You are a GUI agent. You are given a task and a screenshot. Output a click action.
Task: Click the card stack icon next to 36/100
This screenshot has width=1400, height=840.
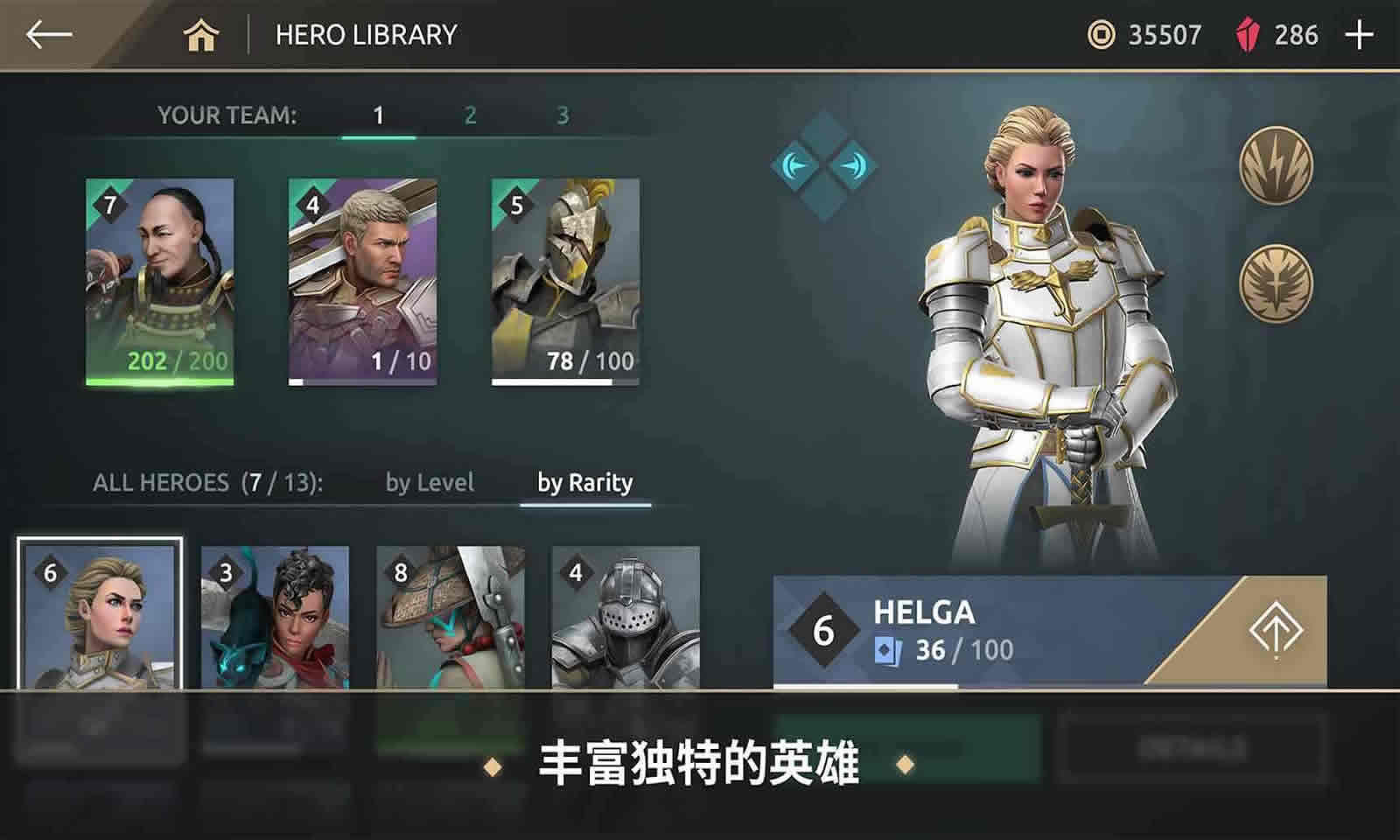884,649
